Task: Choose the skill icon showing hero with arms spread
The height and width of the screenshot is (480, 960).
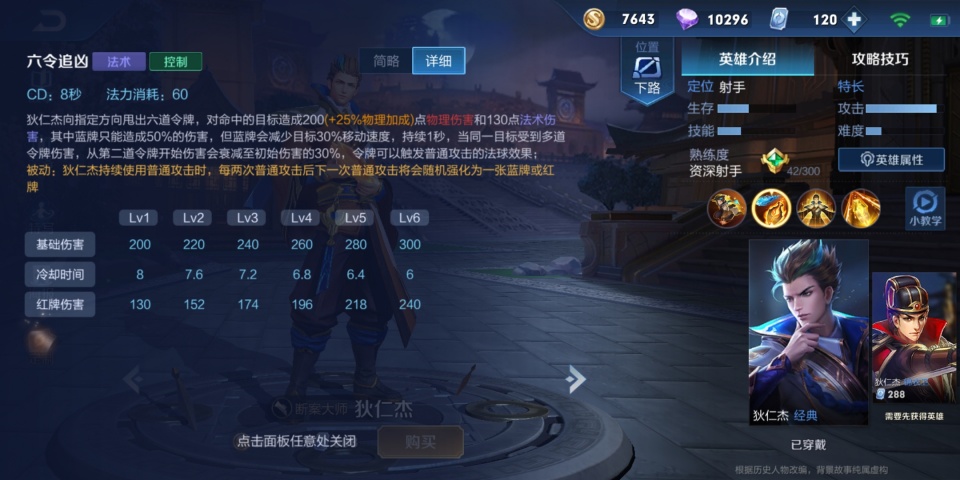Action: (816, 208)
